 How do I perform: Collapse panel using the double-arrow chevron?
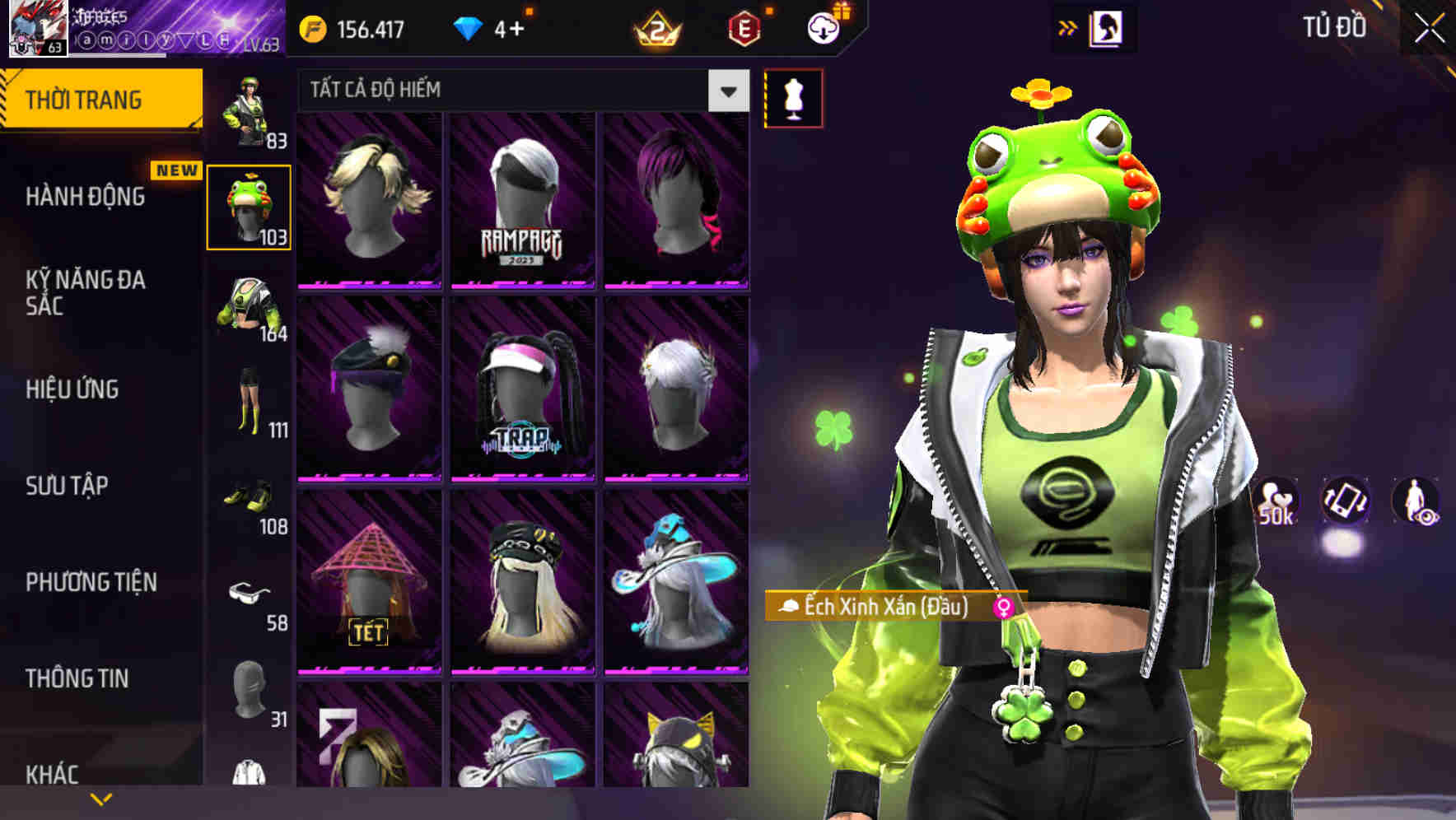(x=1068, y=27)
